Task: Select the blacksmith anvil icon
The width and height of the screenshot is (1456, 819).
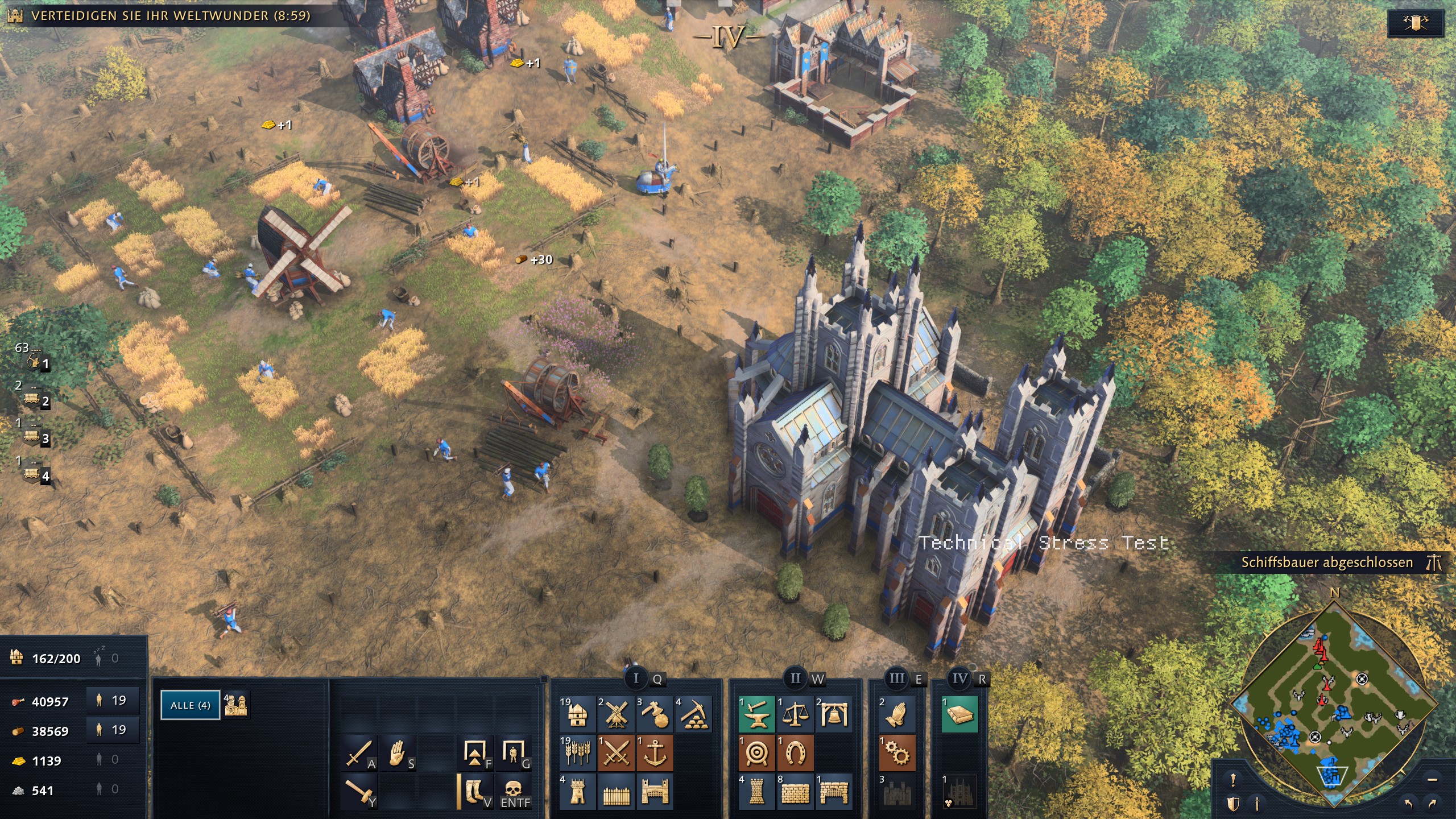Action: 756,714
